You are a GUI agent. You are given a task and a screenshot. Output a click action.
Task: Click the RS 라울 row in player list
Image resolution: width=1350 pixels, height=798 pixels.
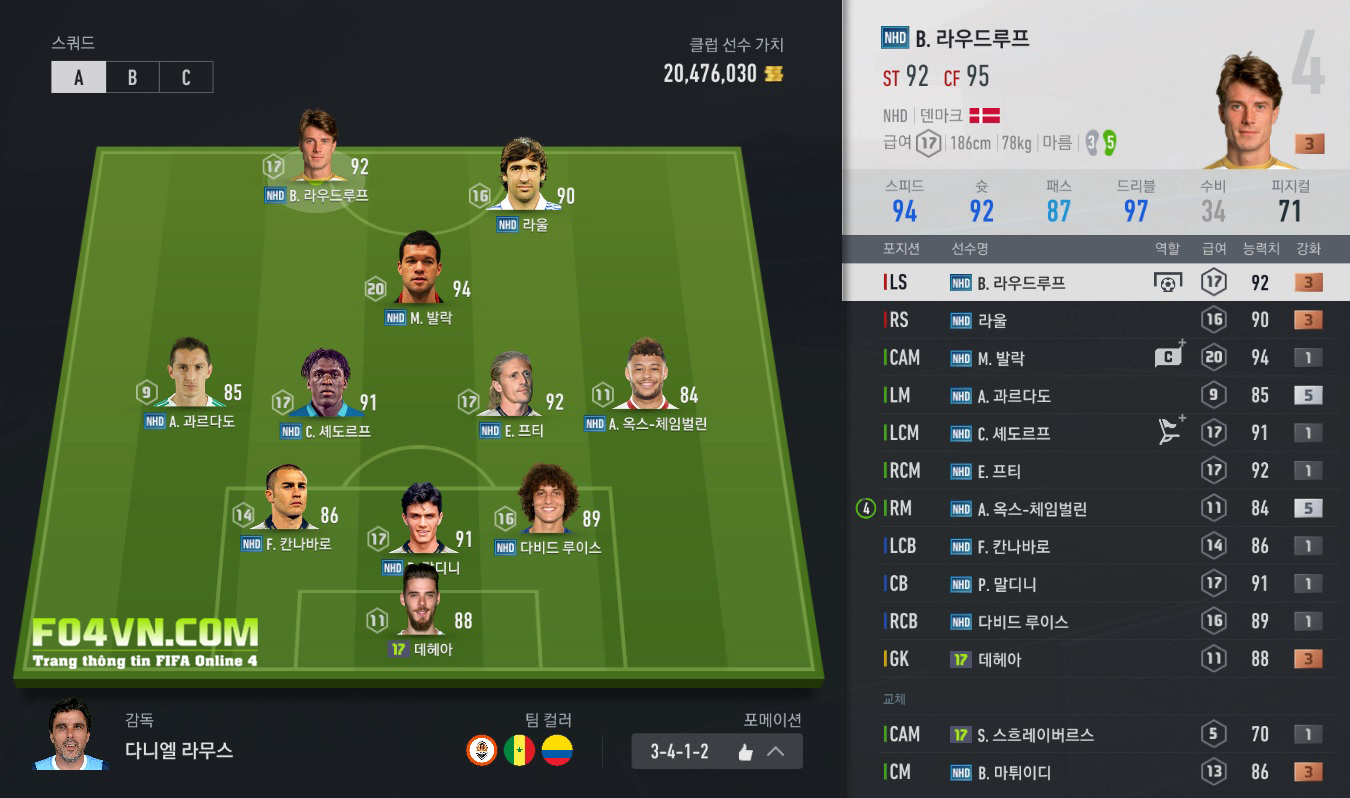pos(1095,320)
